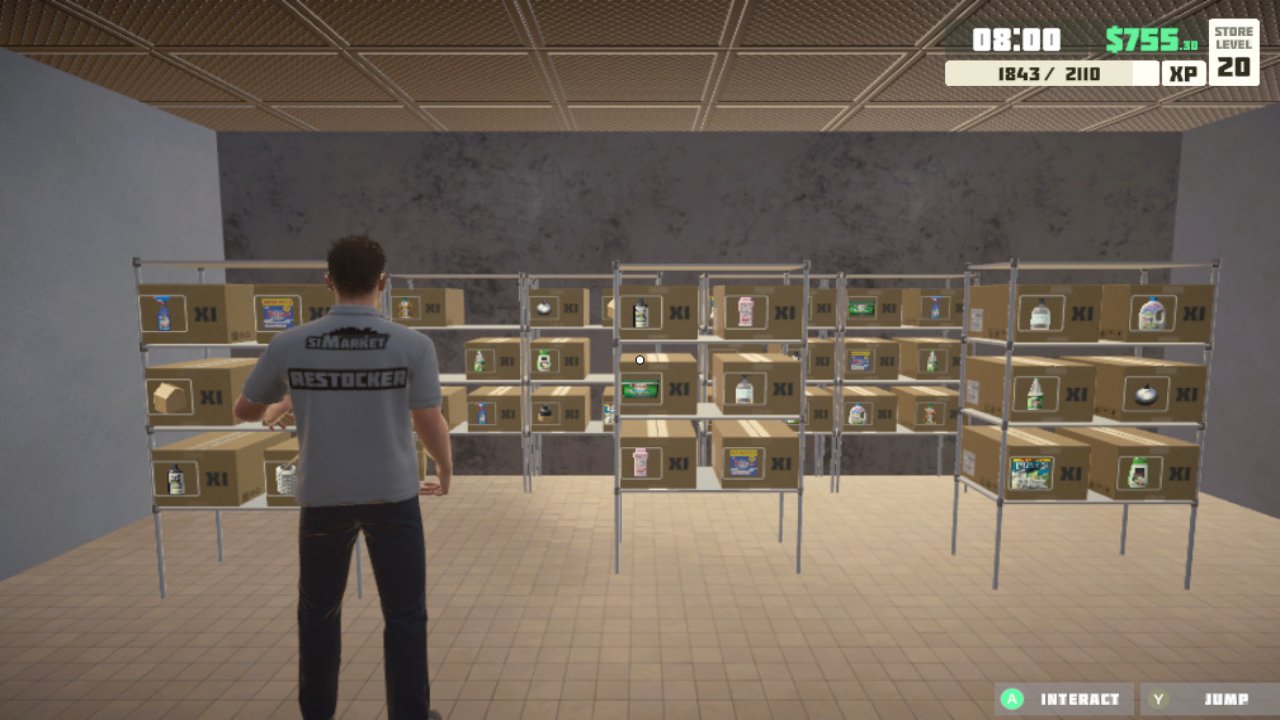The width and height of the screenshot is (1280, 720).
Task: Click the pizza box product label
Action: (1032, 473)
